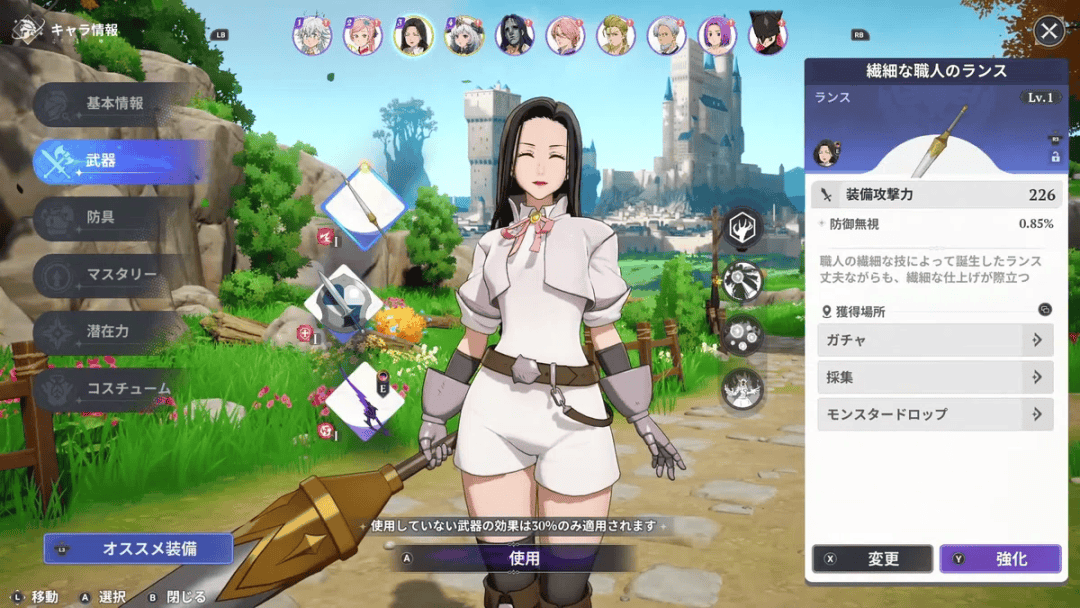The width and height of the screenshot is (1080, 608).
Task: Select the 武器 weapon tab
Action: coord(112,161)
